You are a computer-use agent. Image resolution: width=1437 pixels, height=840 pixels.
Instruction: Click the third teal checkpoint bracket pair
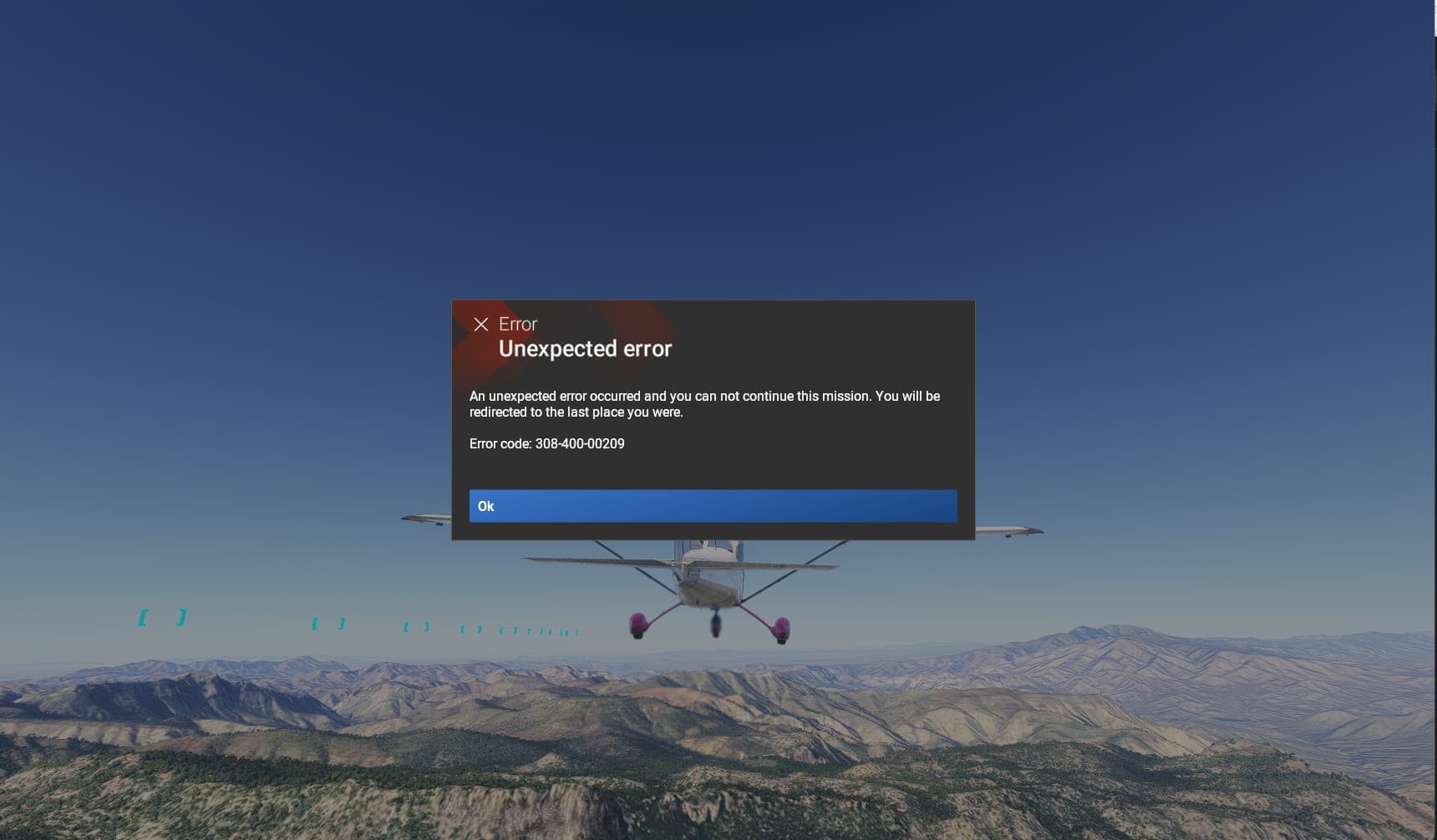click(417, 625)
